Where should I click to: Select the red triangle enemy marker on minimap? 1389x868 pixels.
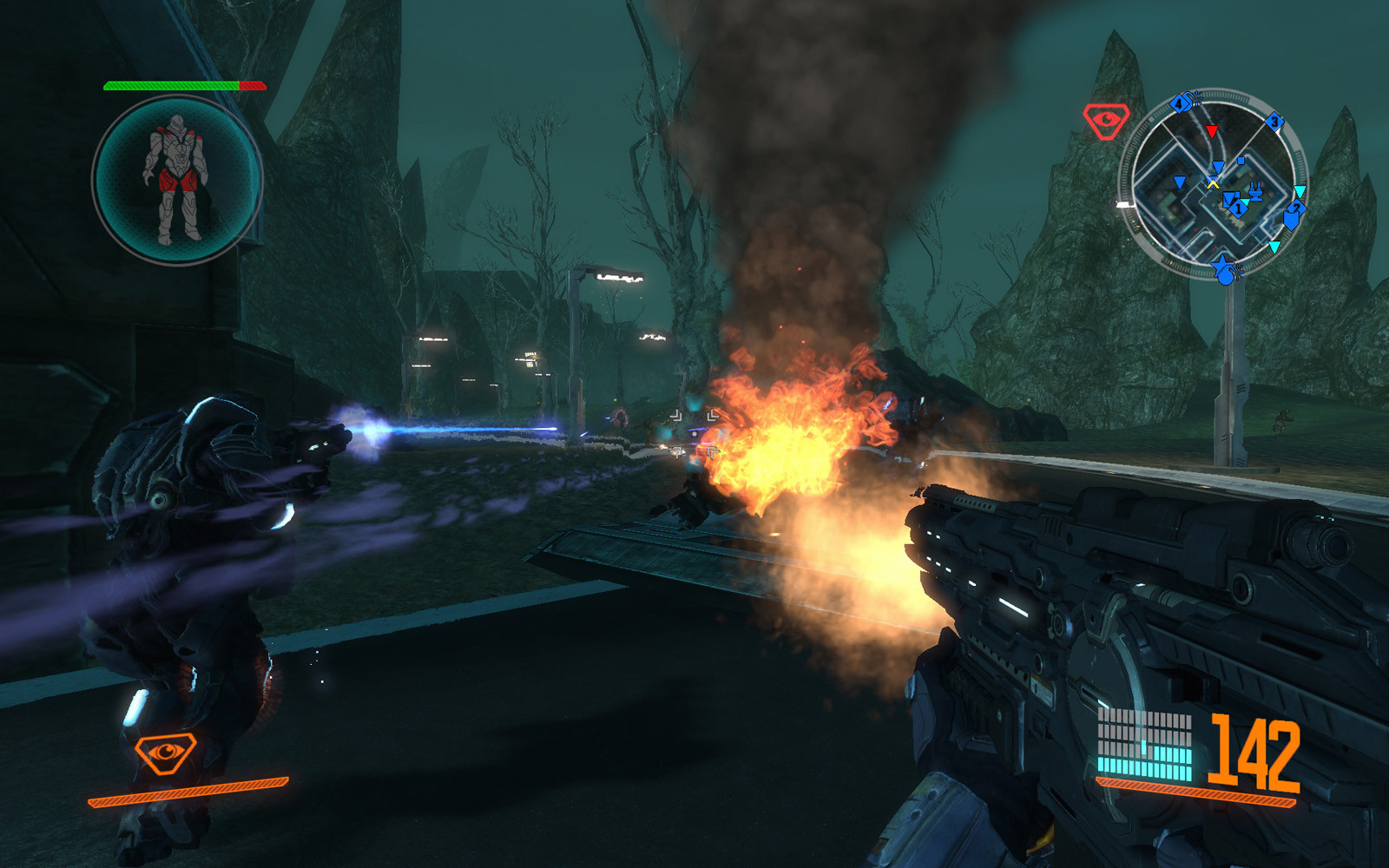(1212, 132)
